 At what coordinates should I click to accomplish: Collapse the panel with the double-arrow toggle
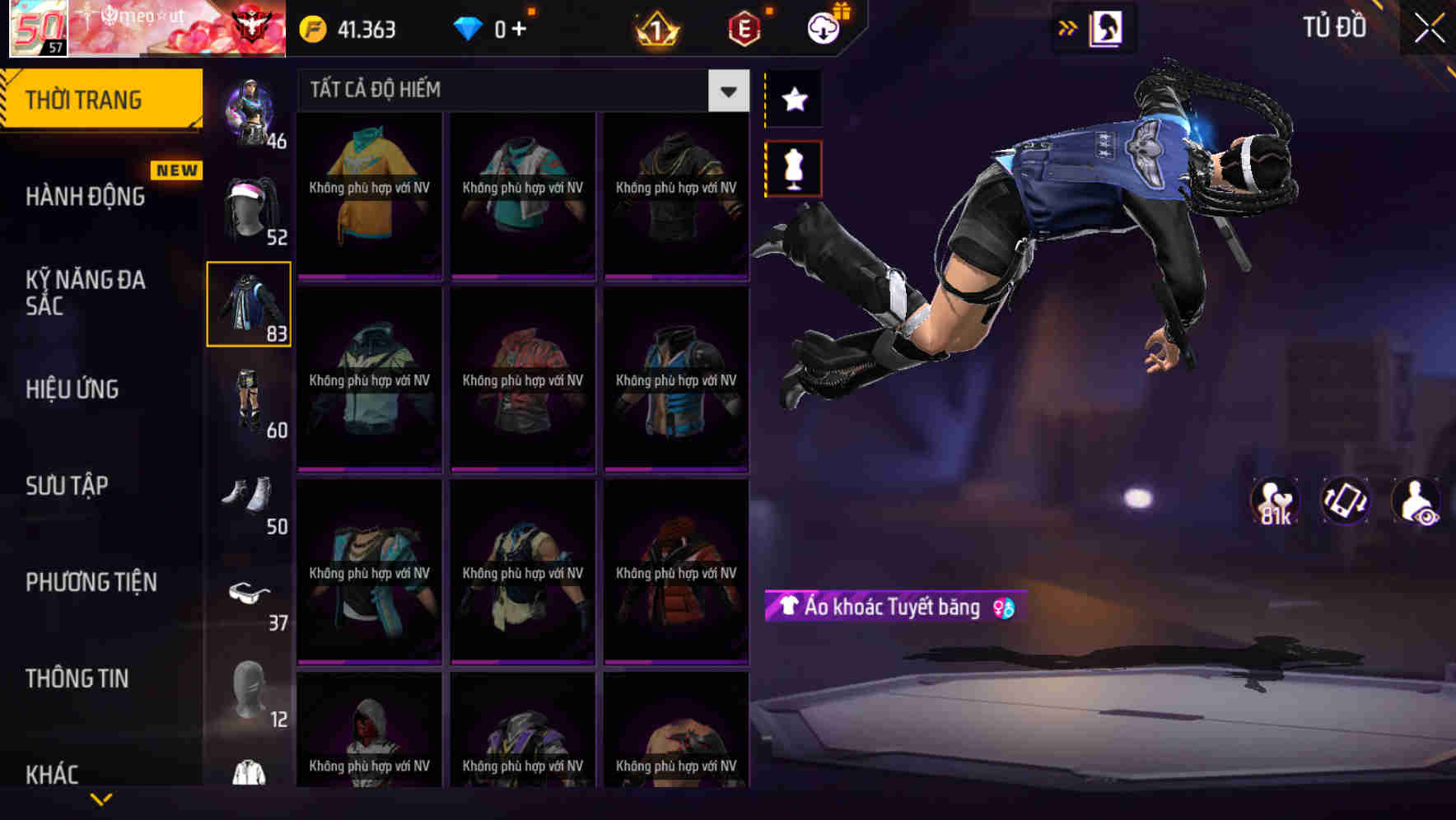[1069, 26]
